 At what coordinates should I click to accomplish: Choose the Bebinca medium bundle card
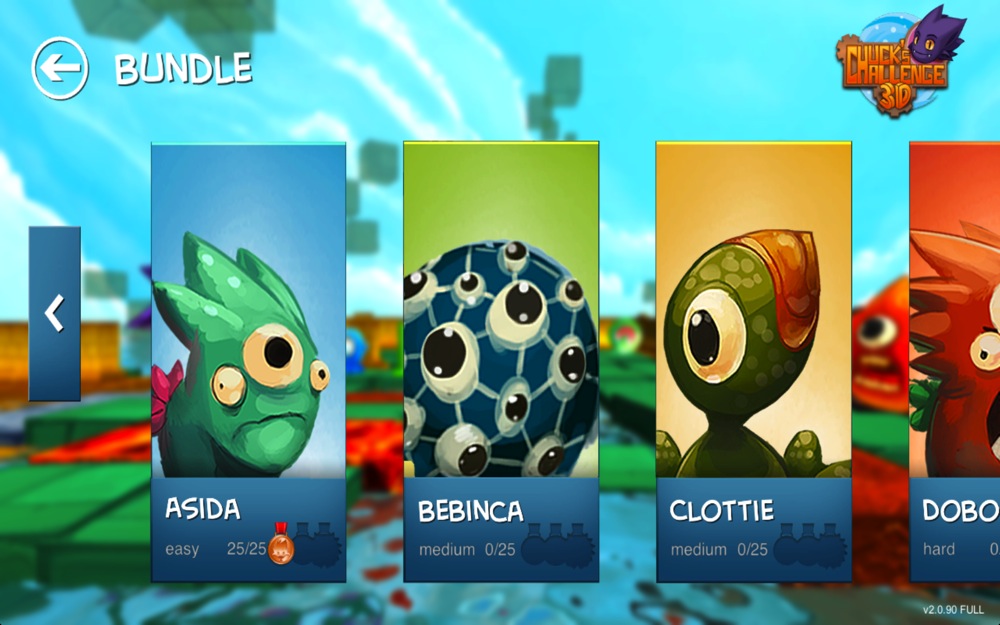point(501,360)
